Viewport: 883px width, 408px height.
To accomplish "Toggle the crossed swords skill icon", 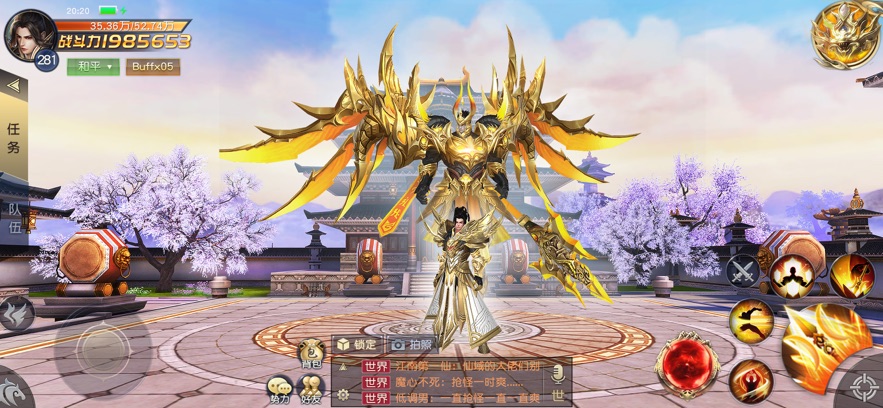I will [743, 271].
